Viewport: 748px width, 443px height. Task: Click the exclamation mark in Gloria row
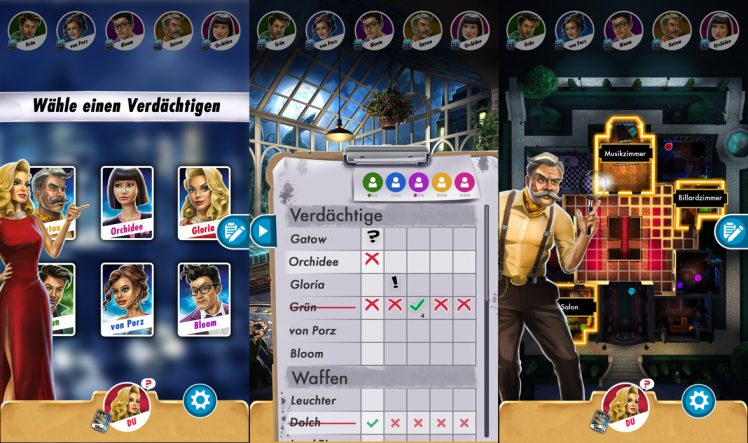pos(395,283)
